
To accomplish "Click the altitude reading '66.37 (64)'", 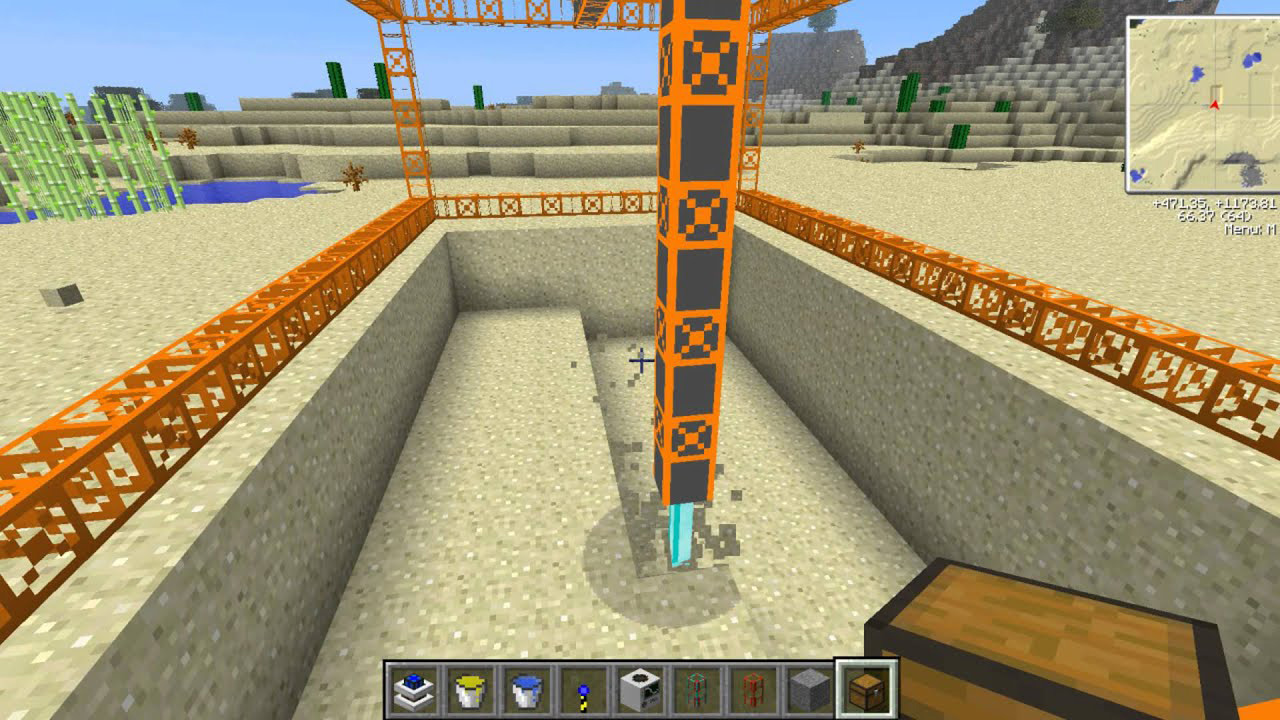I will click(x=1215, y=218).
